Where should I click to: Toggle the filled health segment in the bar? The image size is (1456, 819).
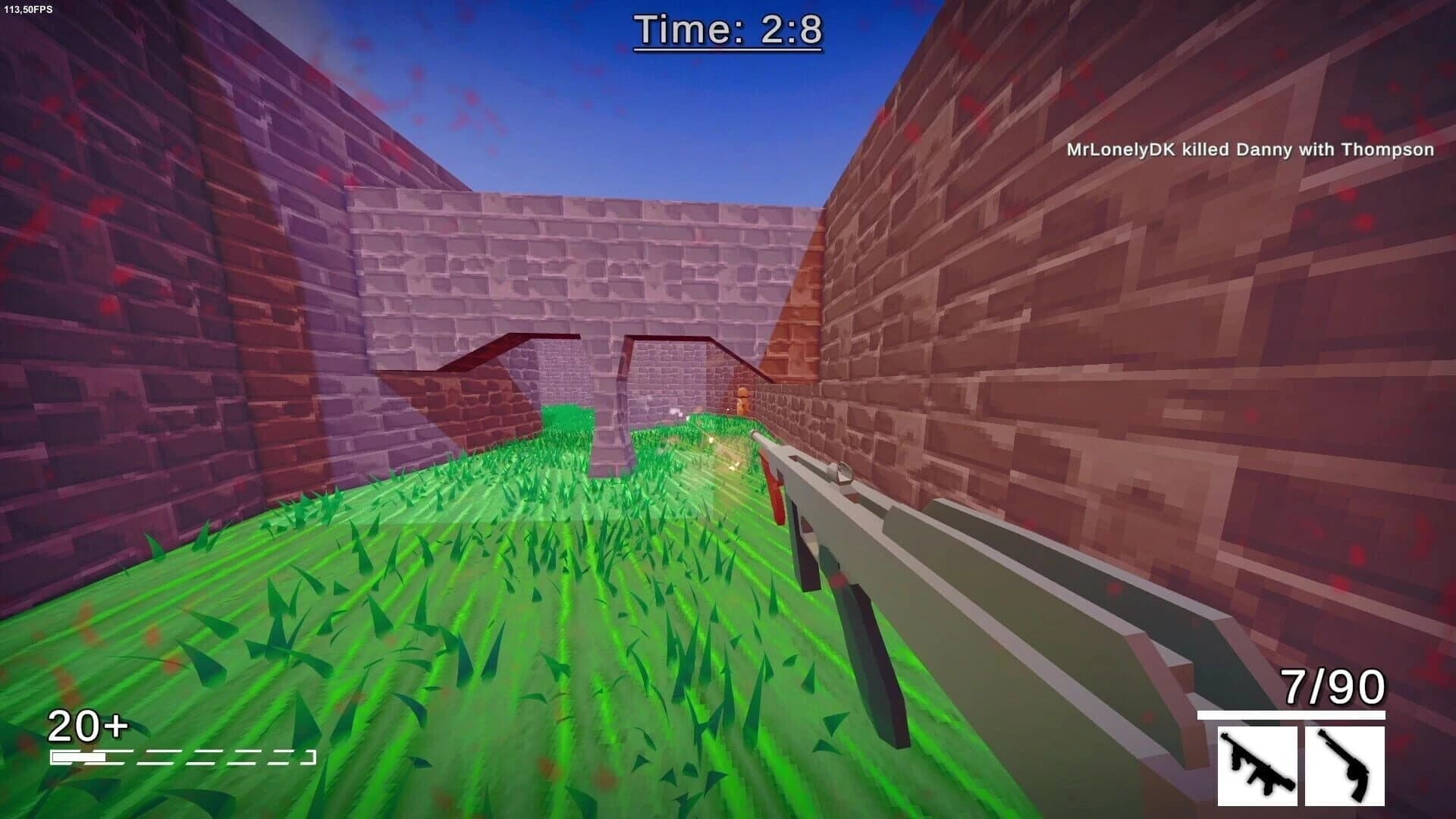tap(78, 756)
